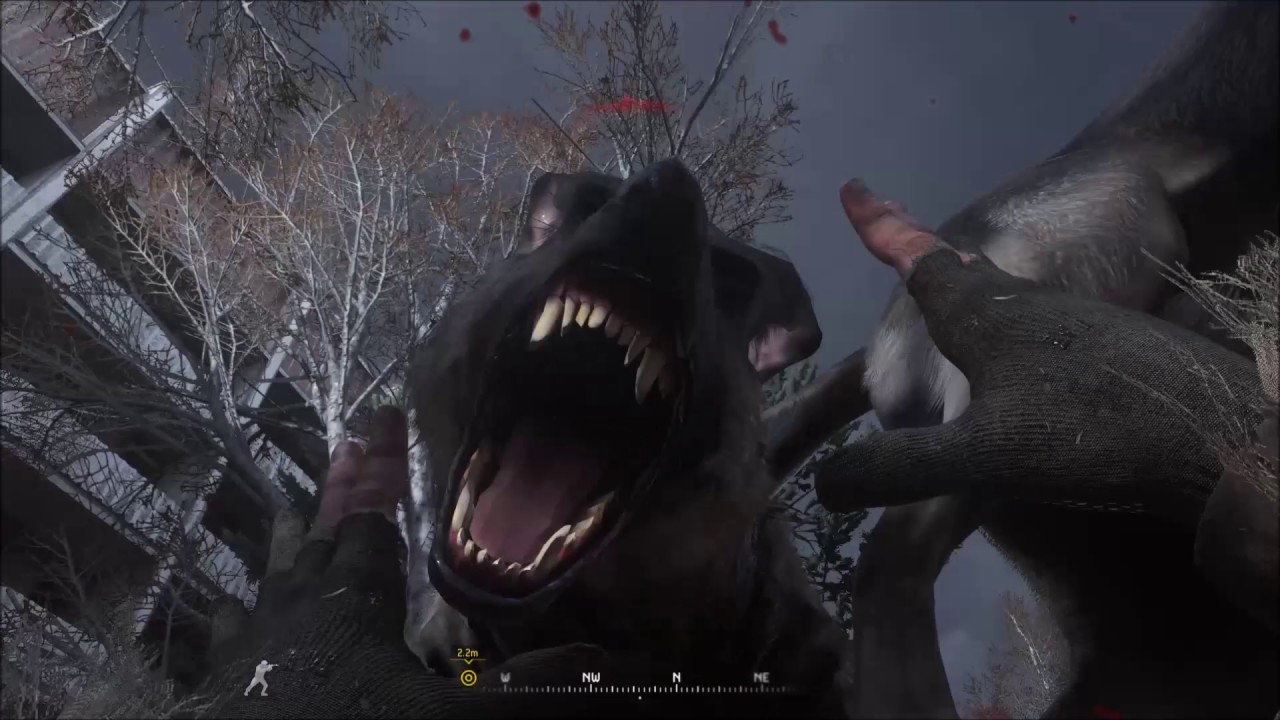Image resolution: width=1280 pixels, height=720 pixels.
Task: Click the tick marks between W and NW
Action: [550, 687]
